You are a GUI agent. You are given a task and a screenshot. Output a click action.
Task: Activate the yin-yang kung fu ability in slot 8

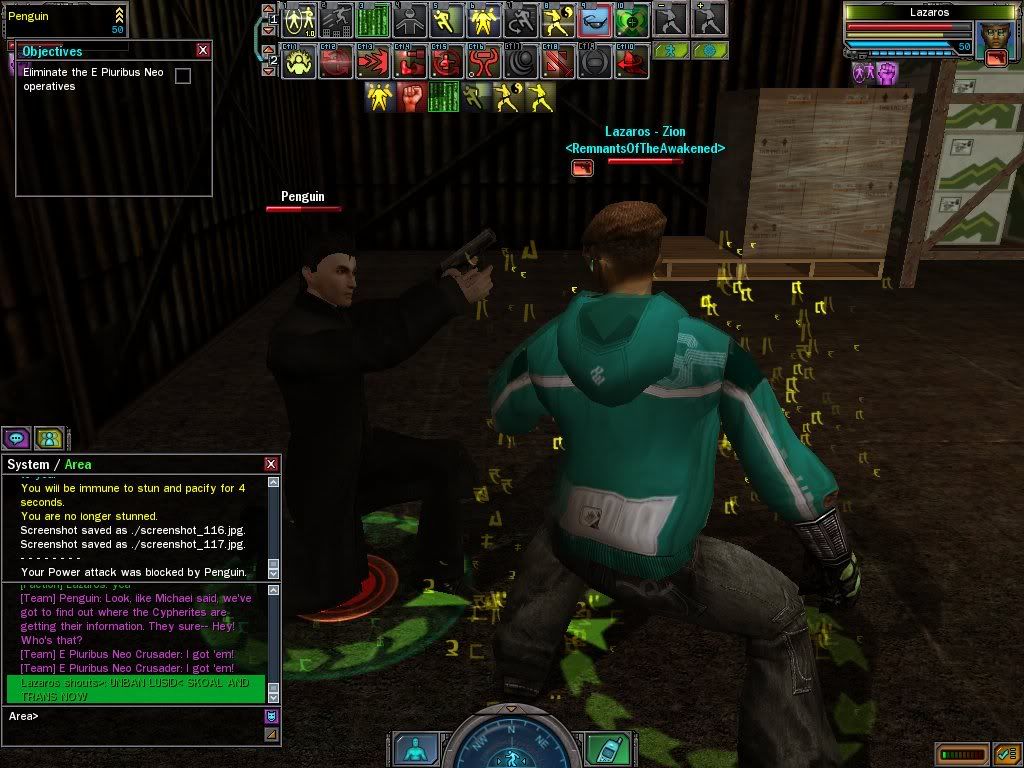click(x=557, y=19)
